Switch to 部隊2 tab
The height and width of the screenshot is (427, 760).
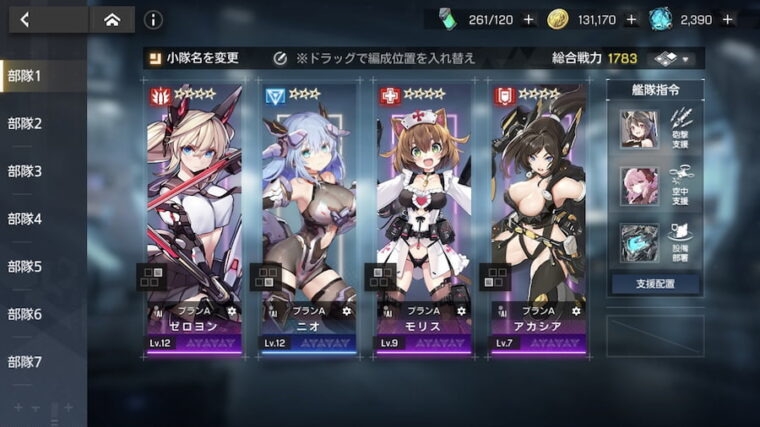[26, 123]
